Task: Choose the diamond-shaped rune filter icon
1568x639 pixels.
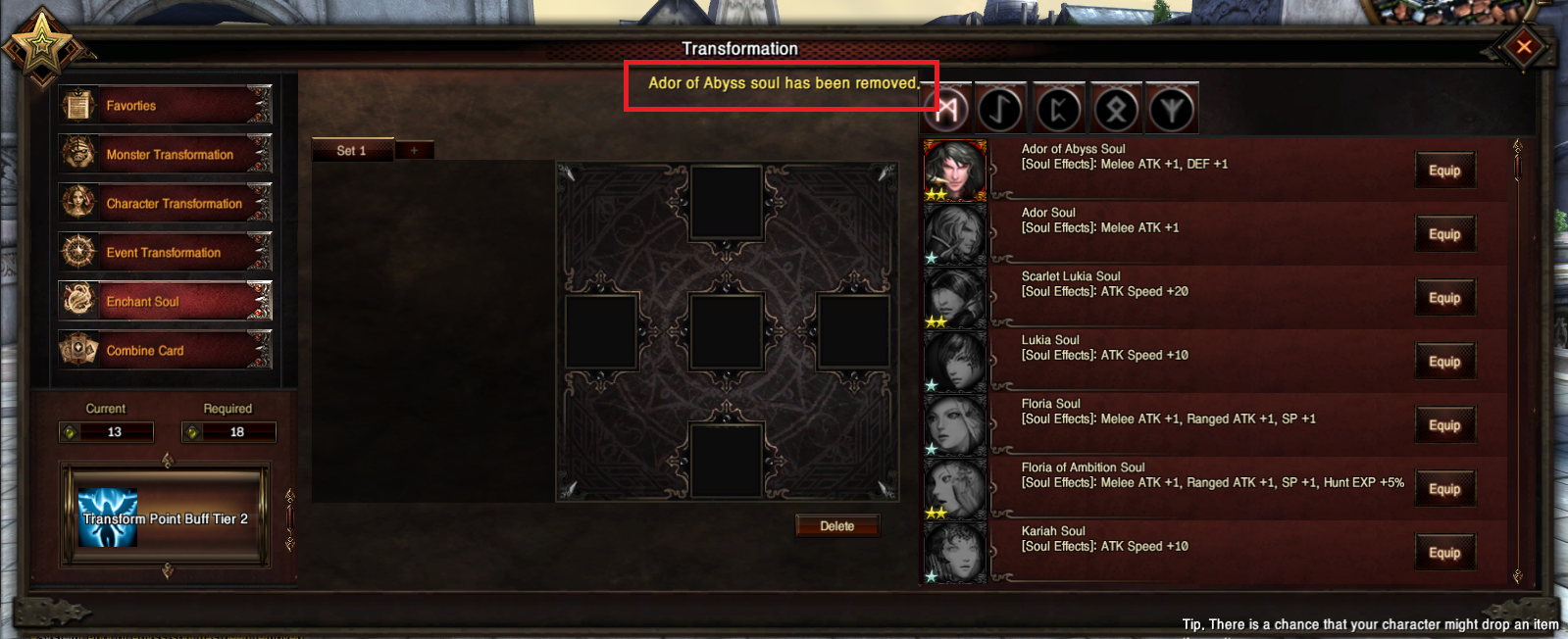Action: pos(1115,109)
